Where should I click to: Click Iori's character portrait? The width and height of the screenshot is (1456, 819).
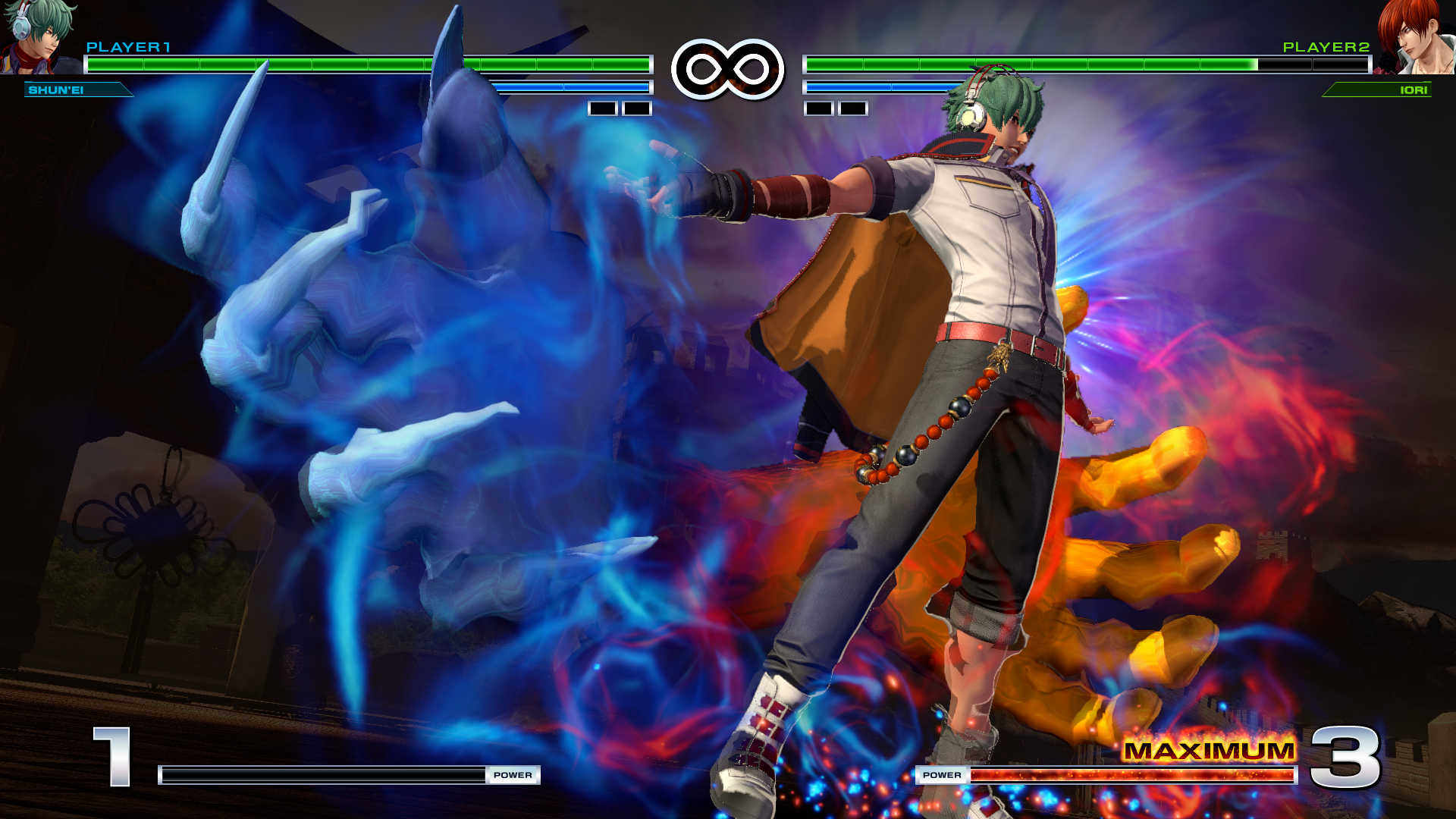1415,36
